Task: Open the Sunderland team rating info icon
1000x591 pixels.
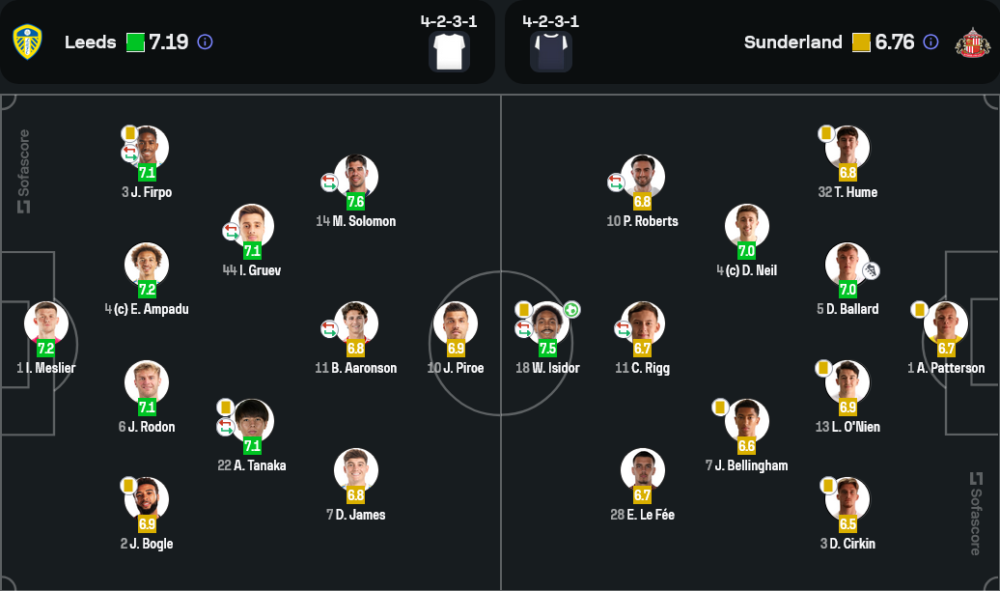Action: click(931, 42)
